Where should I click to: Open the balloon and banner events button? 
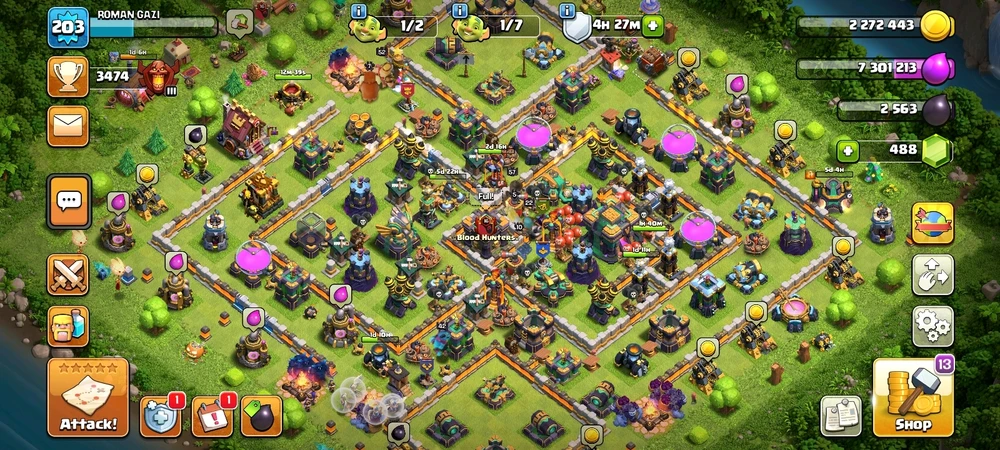[x=932, y=223]
